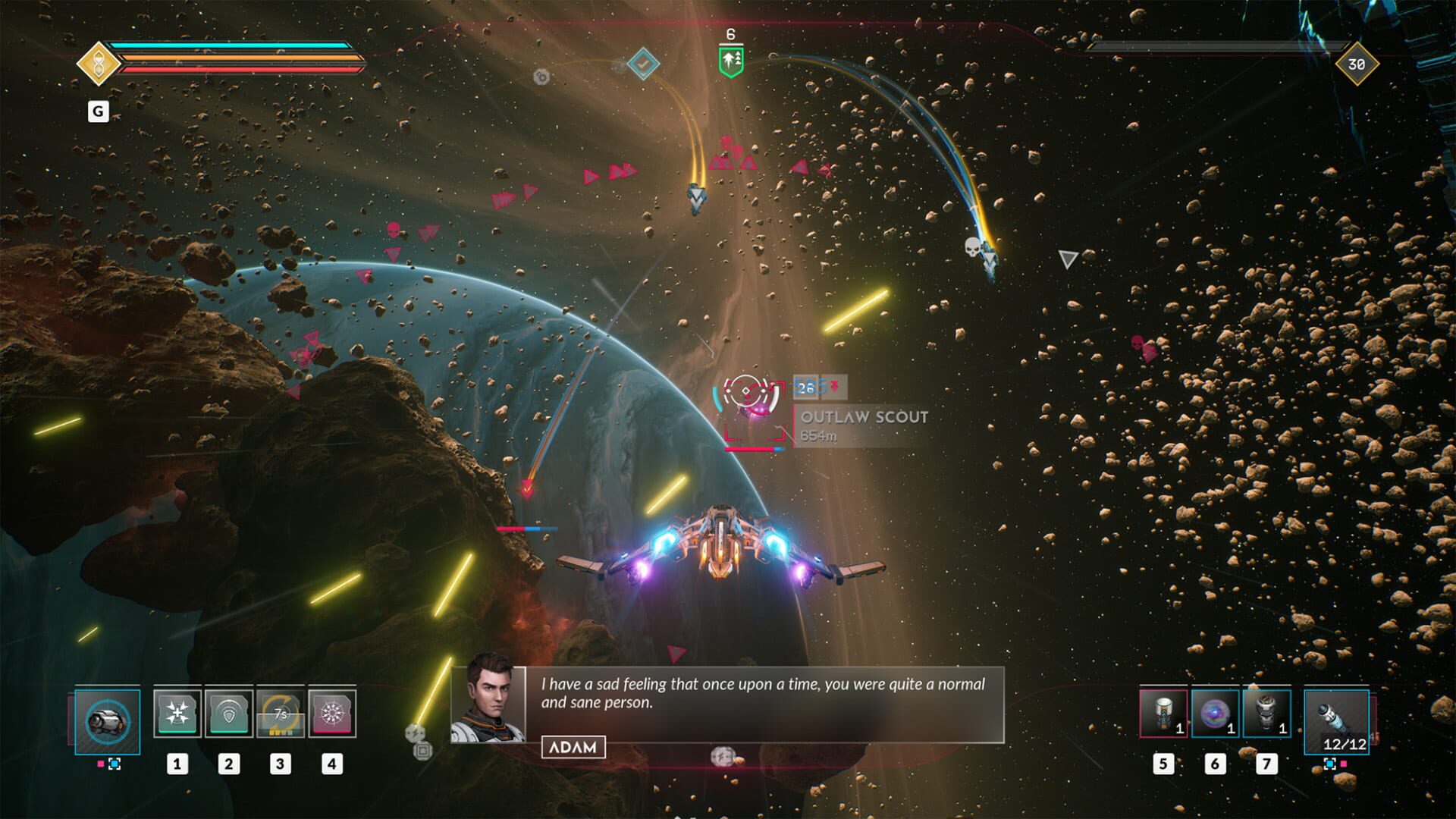1456x819 pixels.
Task: Click the gold diamond player level emblem
Action: coord(98,64)
